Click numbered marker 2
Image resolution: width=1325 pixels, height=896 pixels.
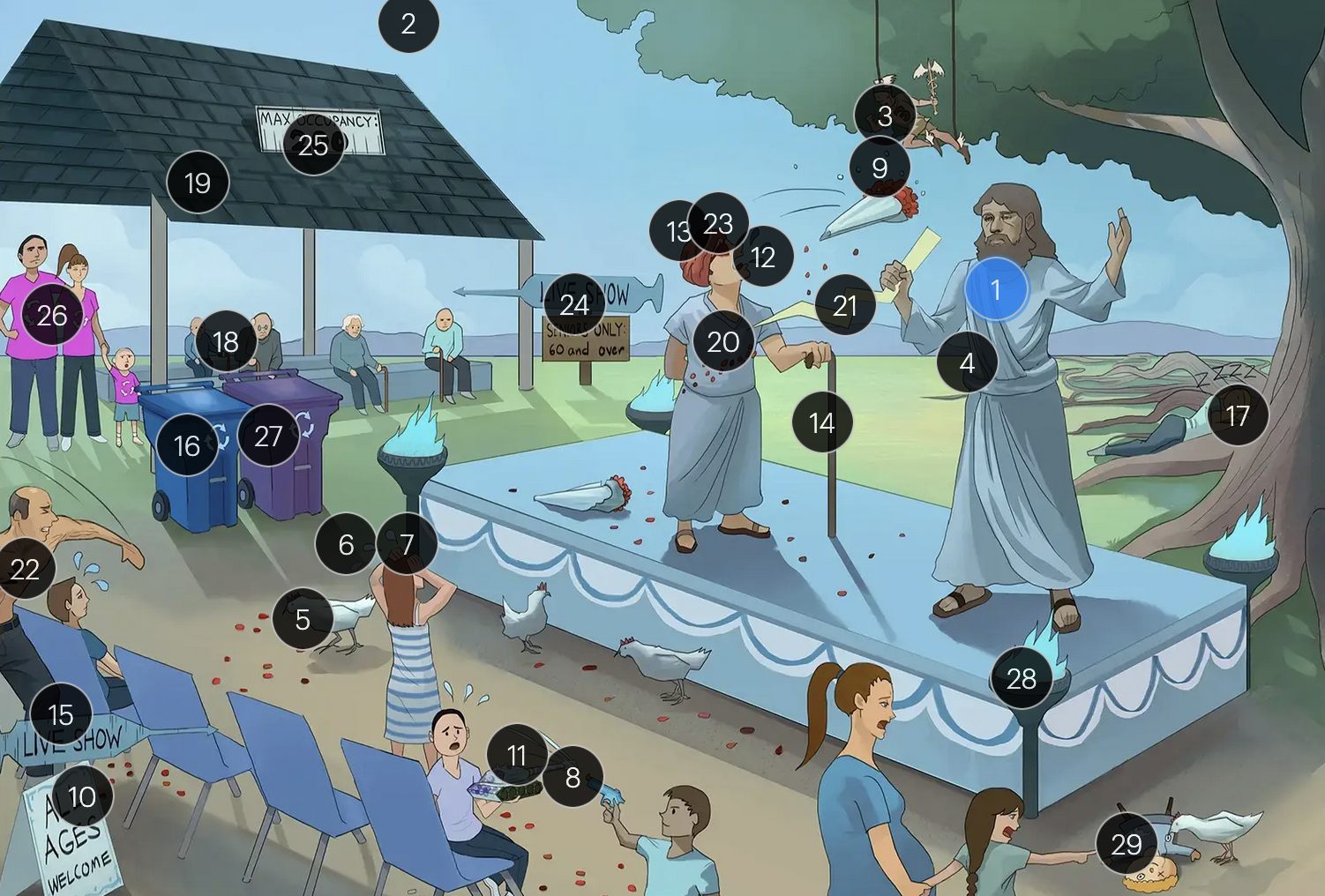click(408, 23)
